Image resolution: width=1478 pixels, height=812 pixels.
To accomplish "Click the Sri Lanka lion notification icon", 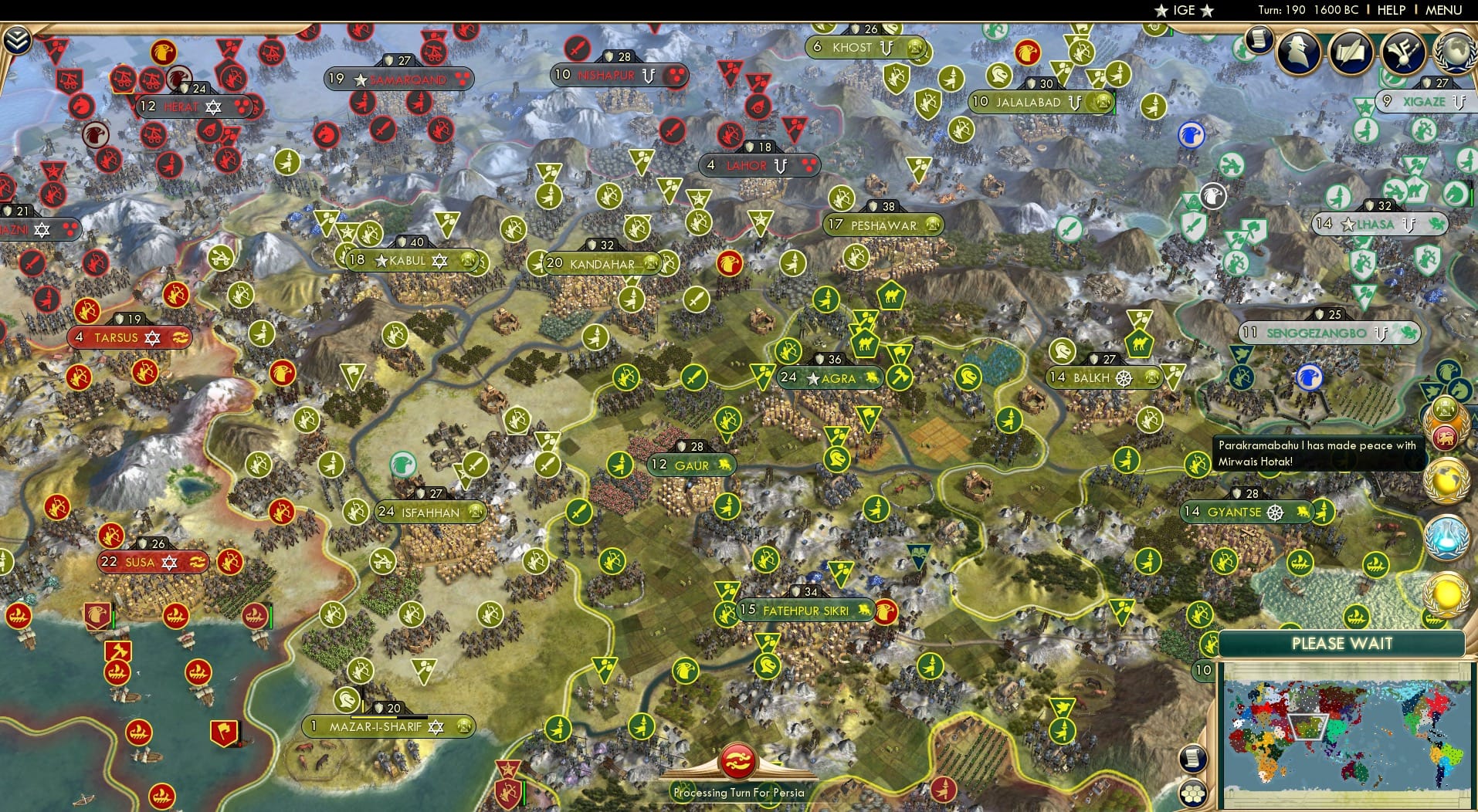I will (1447, 438).
